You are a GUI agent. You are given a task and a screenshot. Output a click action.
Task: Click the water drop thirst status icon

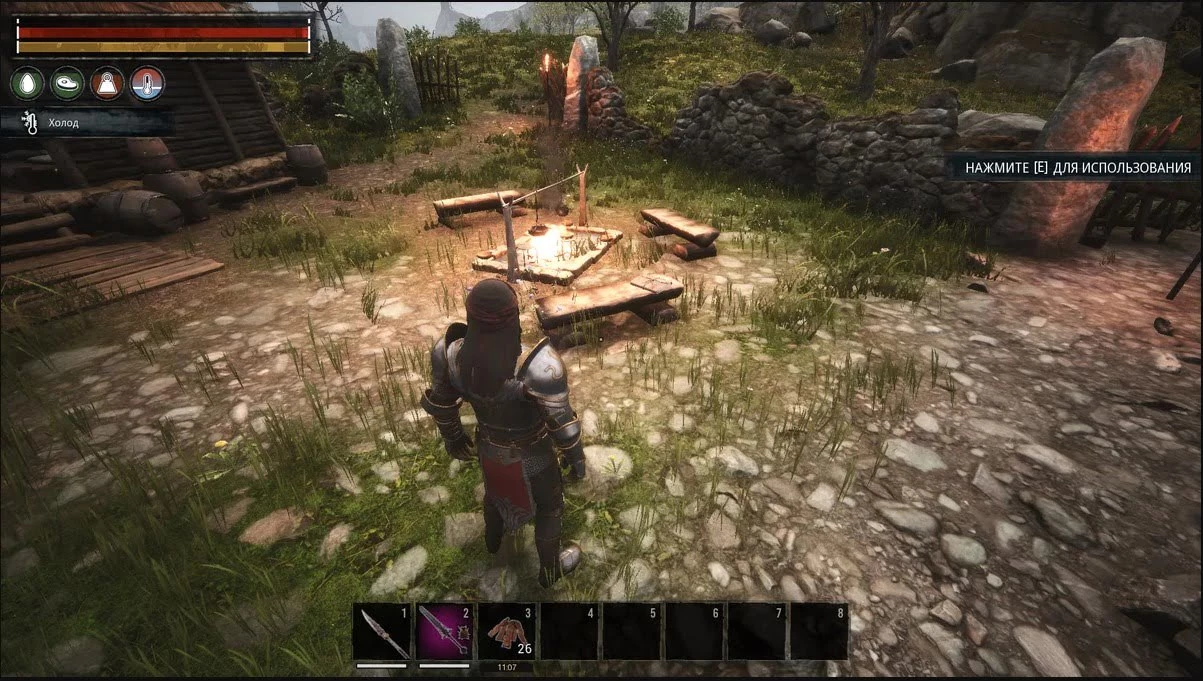(x=27, y=83)
